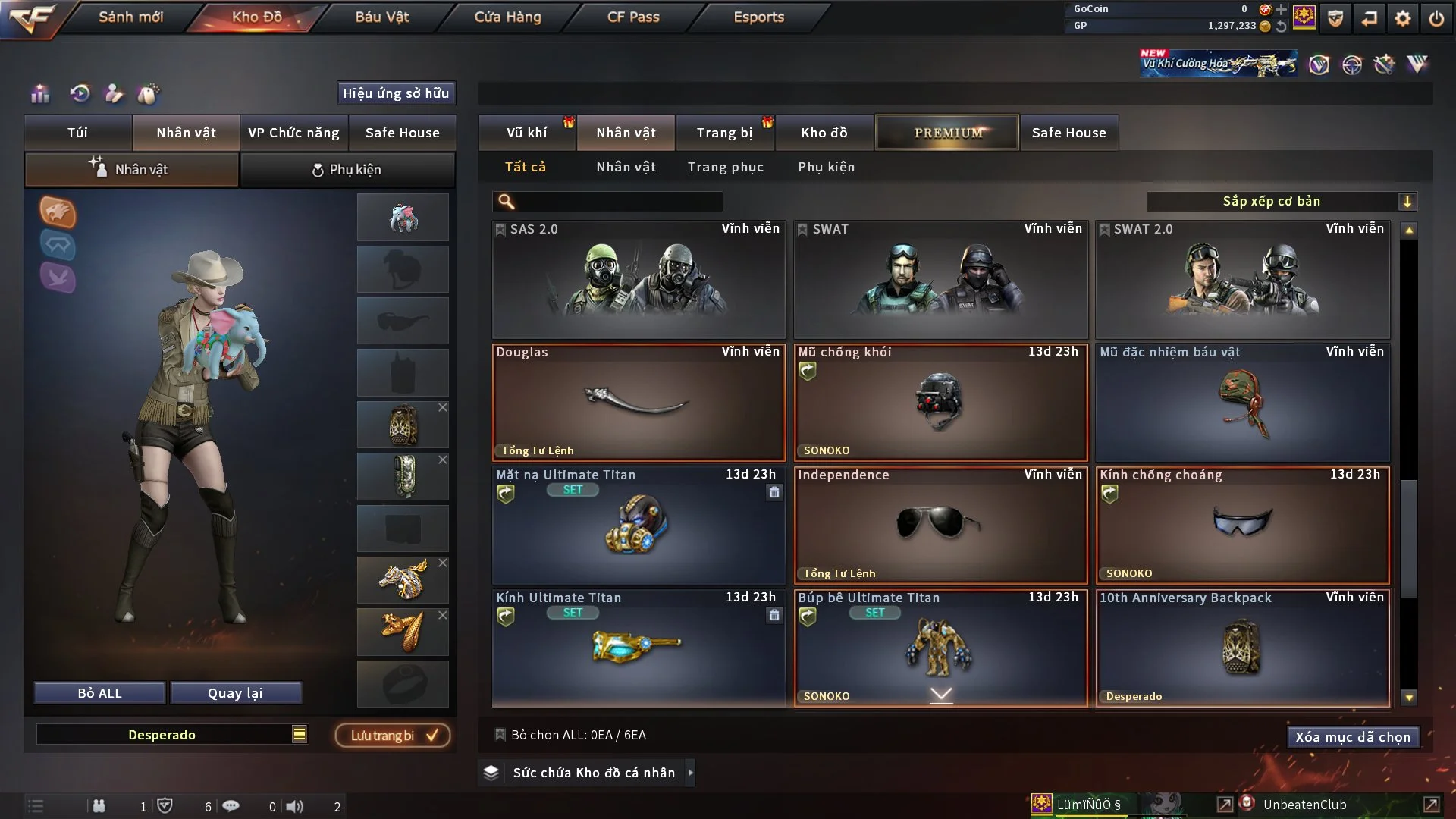The width and height of the screenshot is (1456, 819).
Task: Filter items by Trang phục
Action: tap(725, 167)
